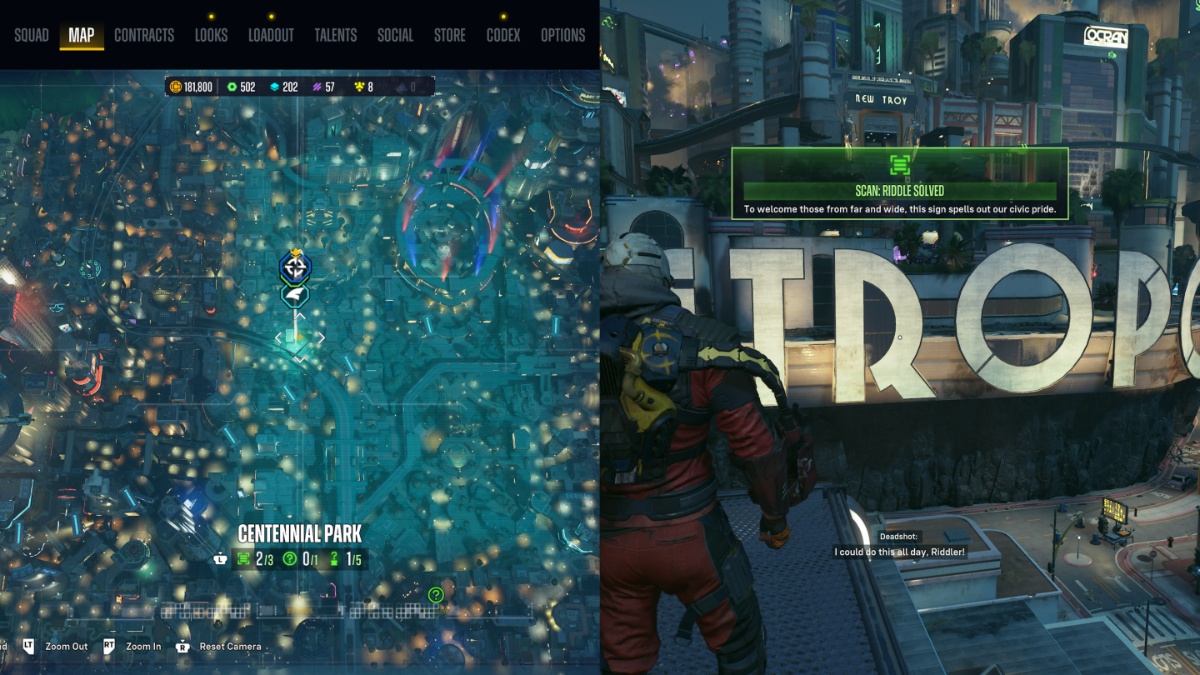Go to the Loadout tab

(x=271, y=35)
